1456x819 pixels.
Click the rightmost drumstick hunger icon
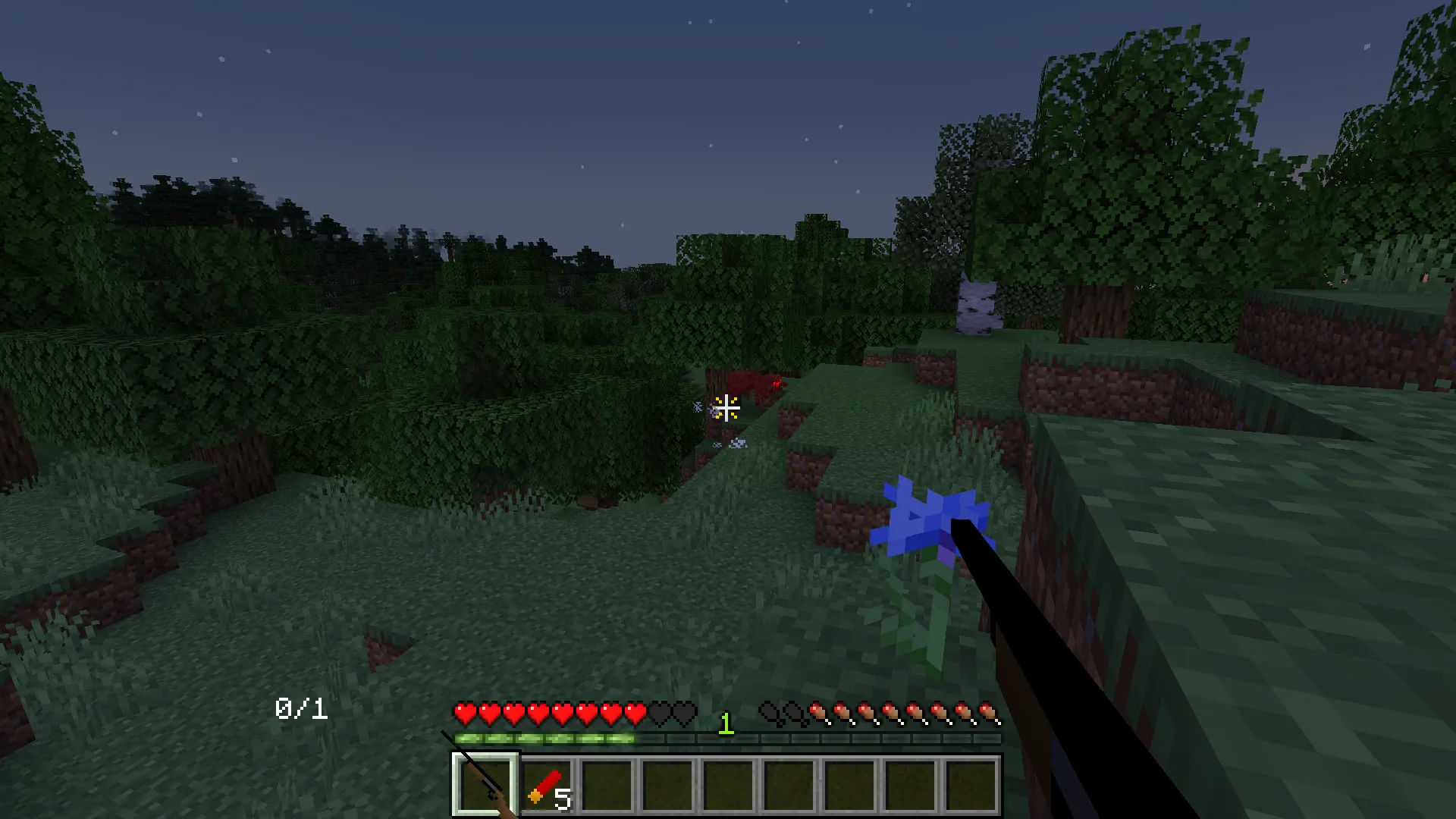click(988, 713)
